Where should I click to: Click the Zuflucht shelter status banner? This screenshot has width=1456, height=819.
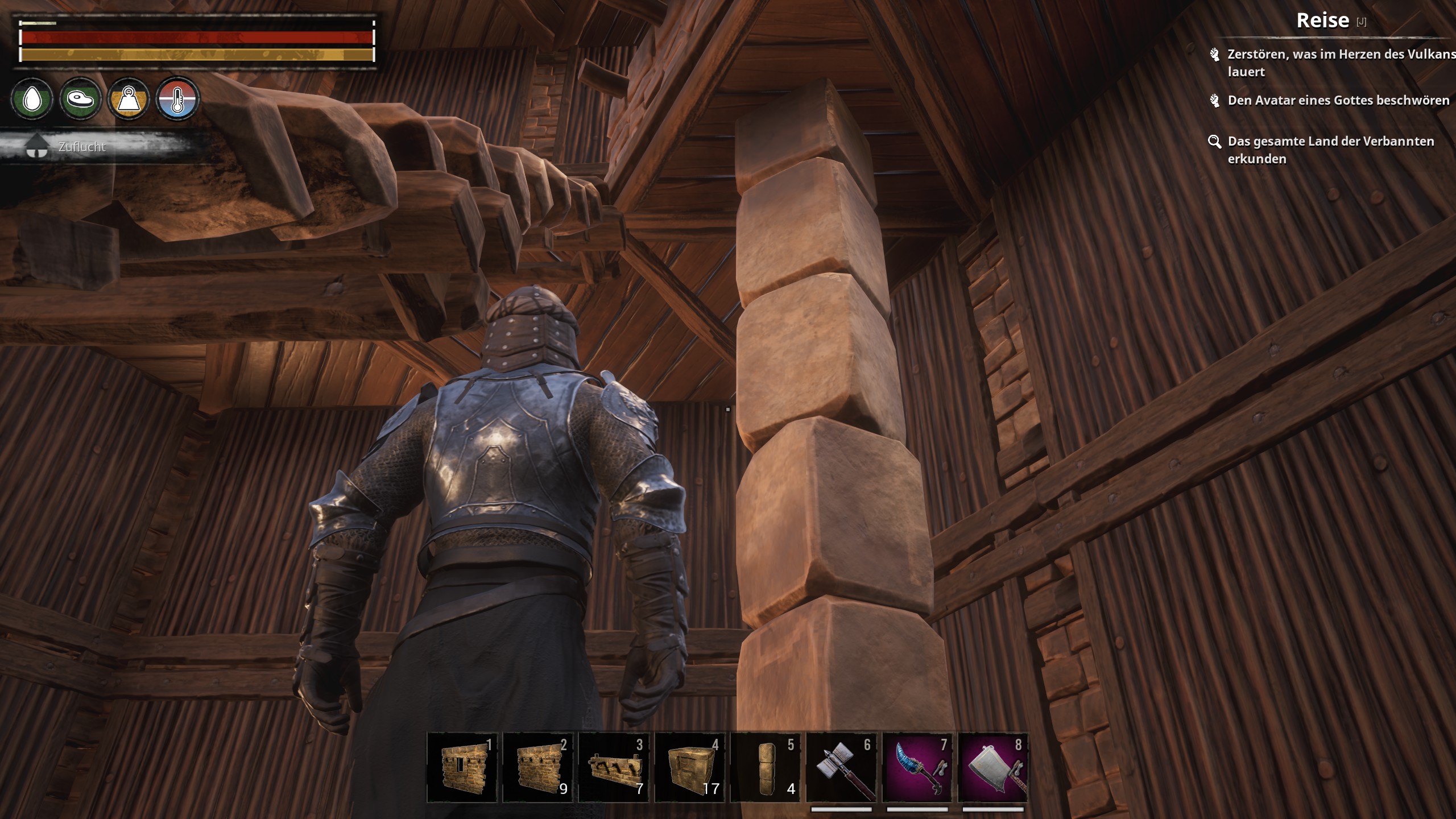tap(81, 147)
